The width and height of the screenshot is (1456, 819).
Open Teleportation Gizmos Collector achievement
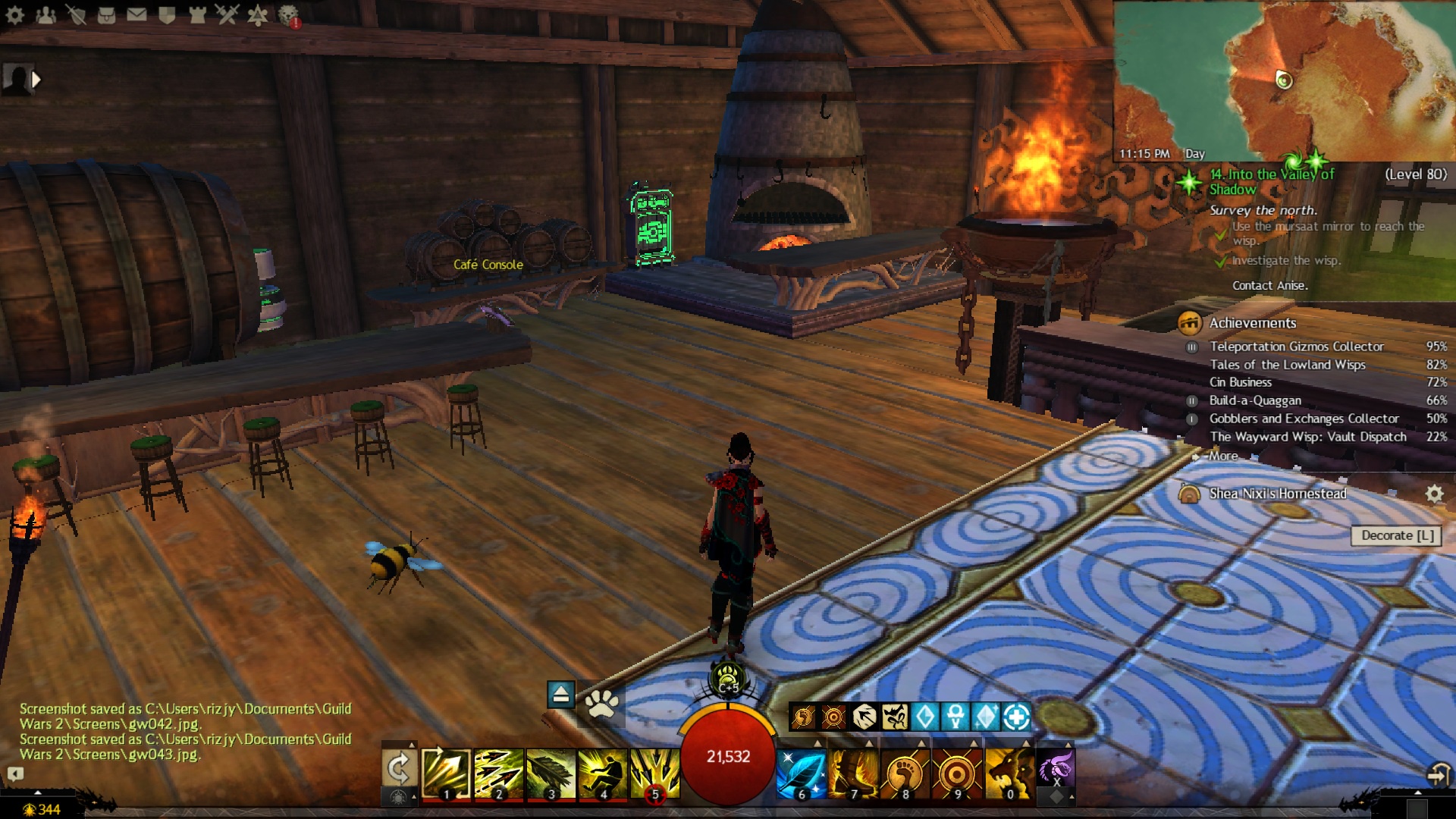point(1296,347)
